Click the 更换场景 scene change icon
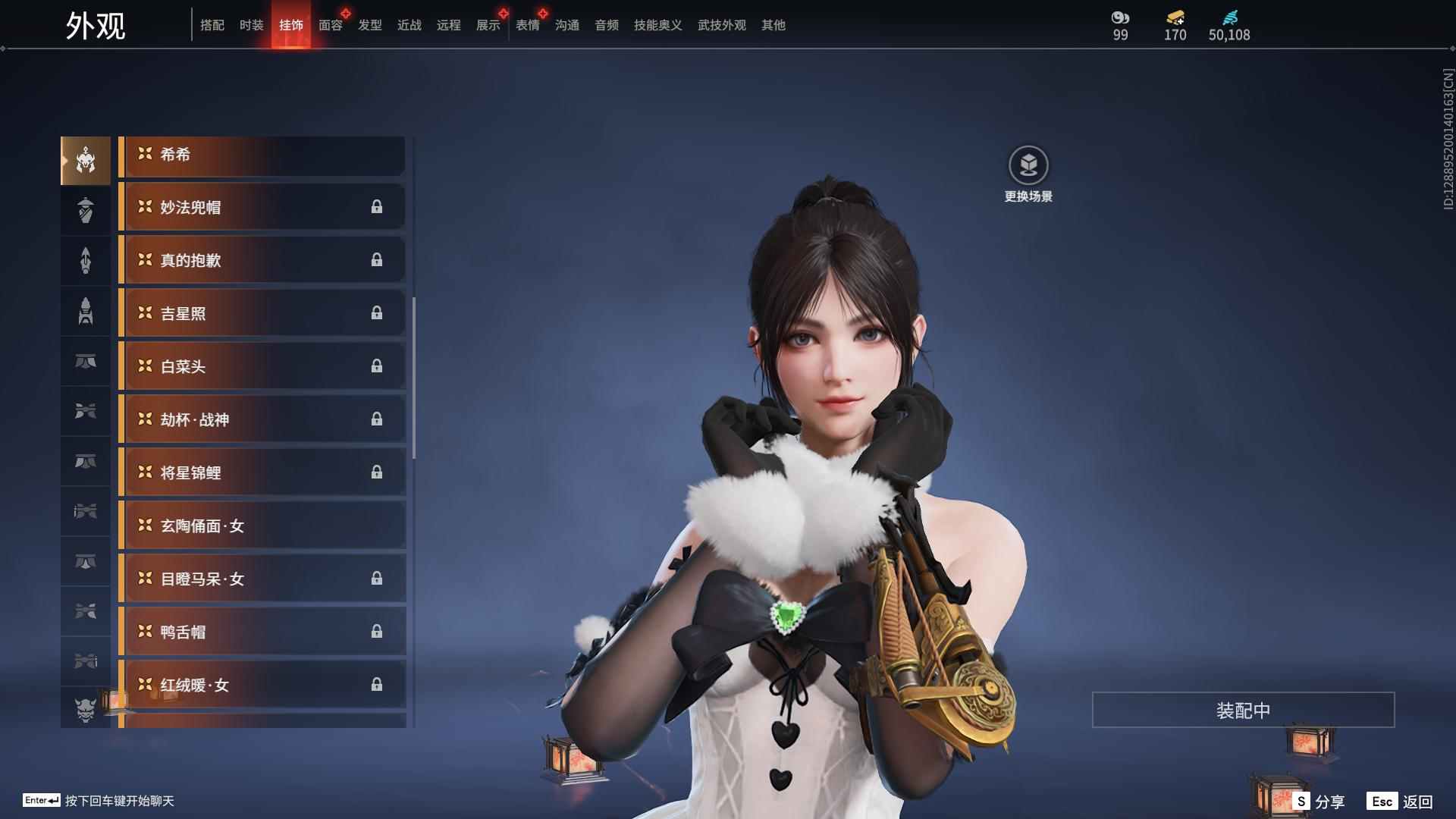The image size is (1456, 819). [1028, 166]
